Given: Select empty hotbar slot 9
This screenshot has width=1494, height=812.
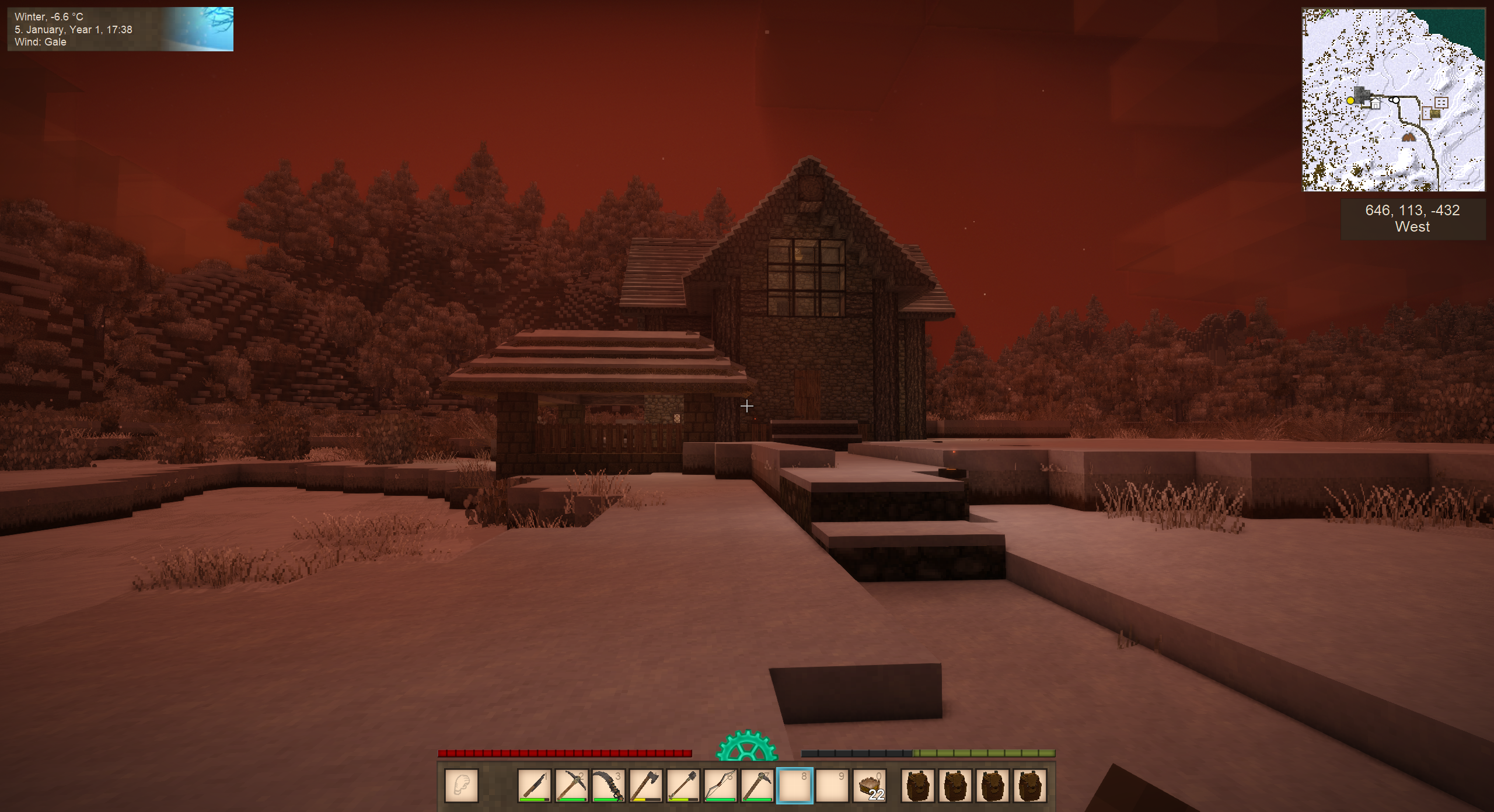Looking at the screenshot, I should click(832, 785).
